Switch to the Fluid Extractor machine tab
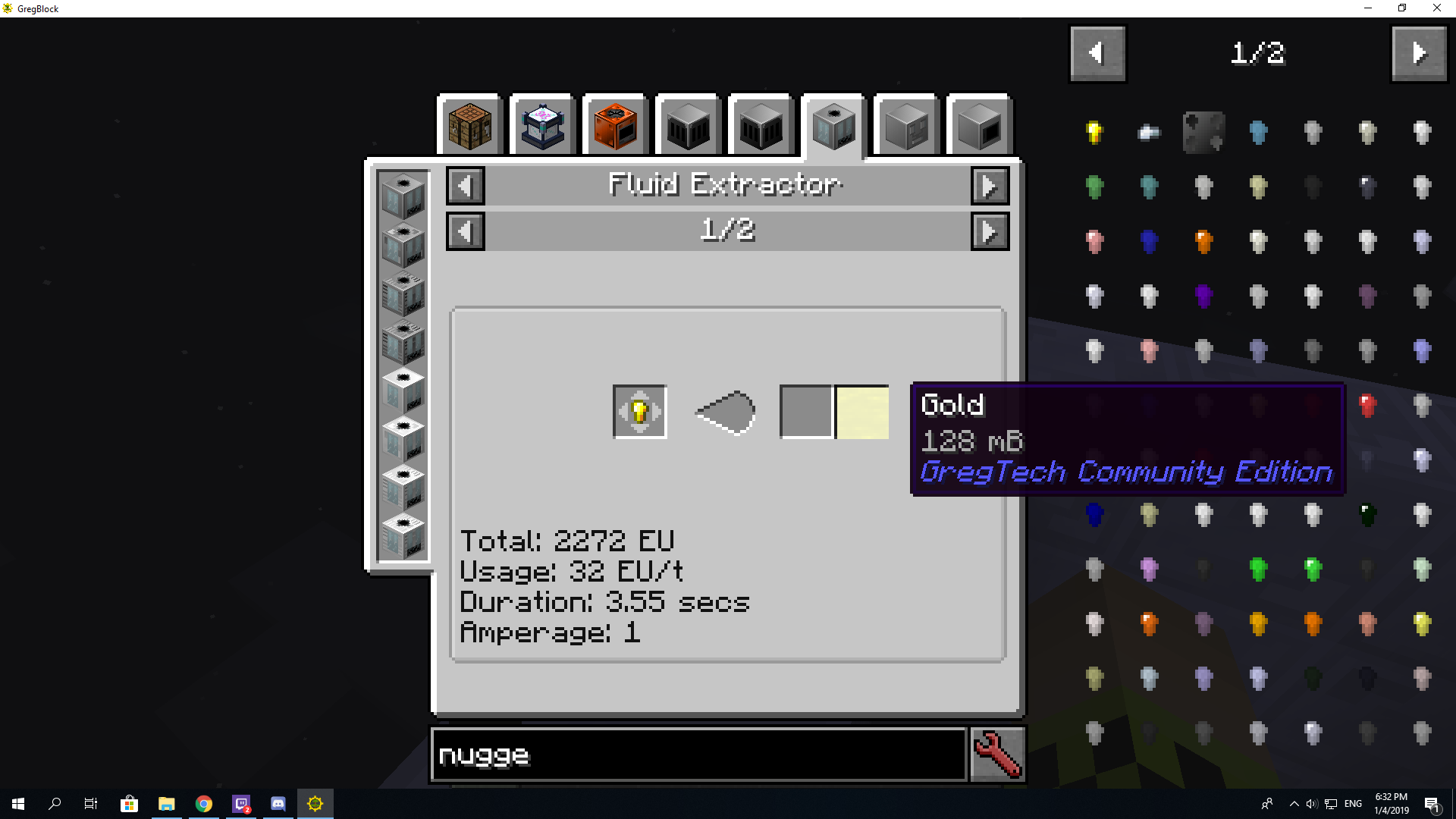Screen dimensions: 1456x819 click(x=833, y=125)
